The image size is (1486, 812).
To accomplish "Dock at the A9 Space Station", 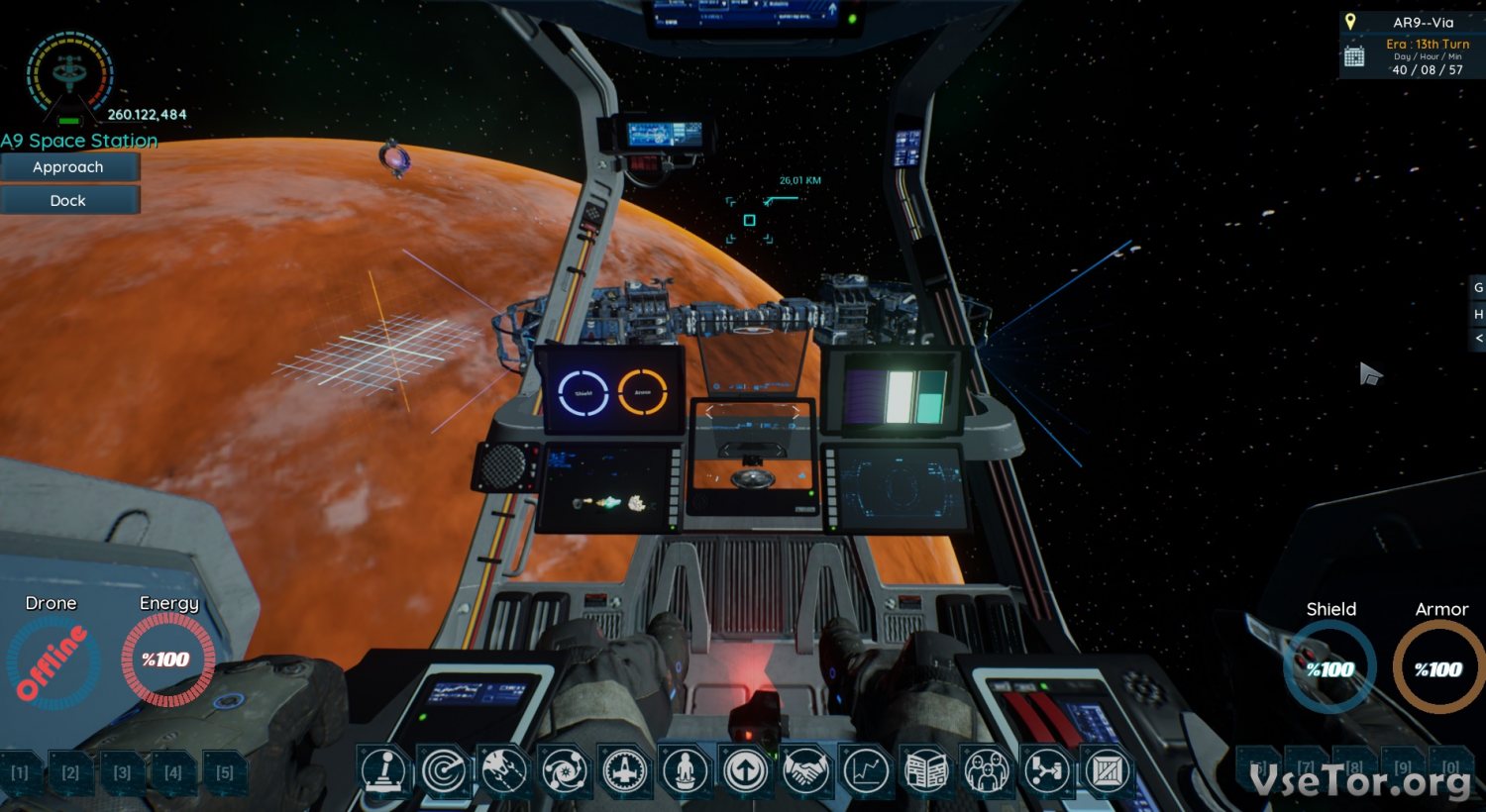I will point(68,200).
